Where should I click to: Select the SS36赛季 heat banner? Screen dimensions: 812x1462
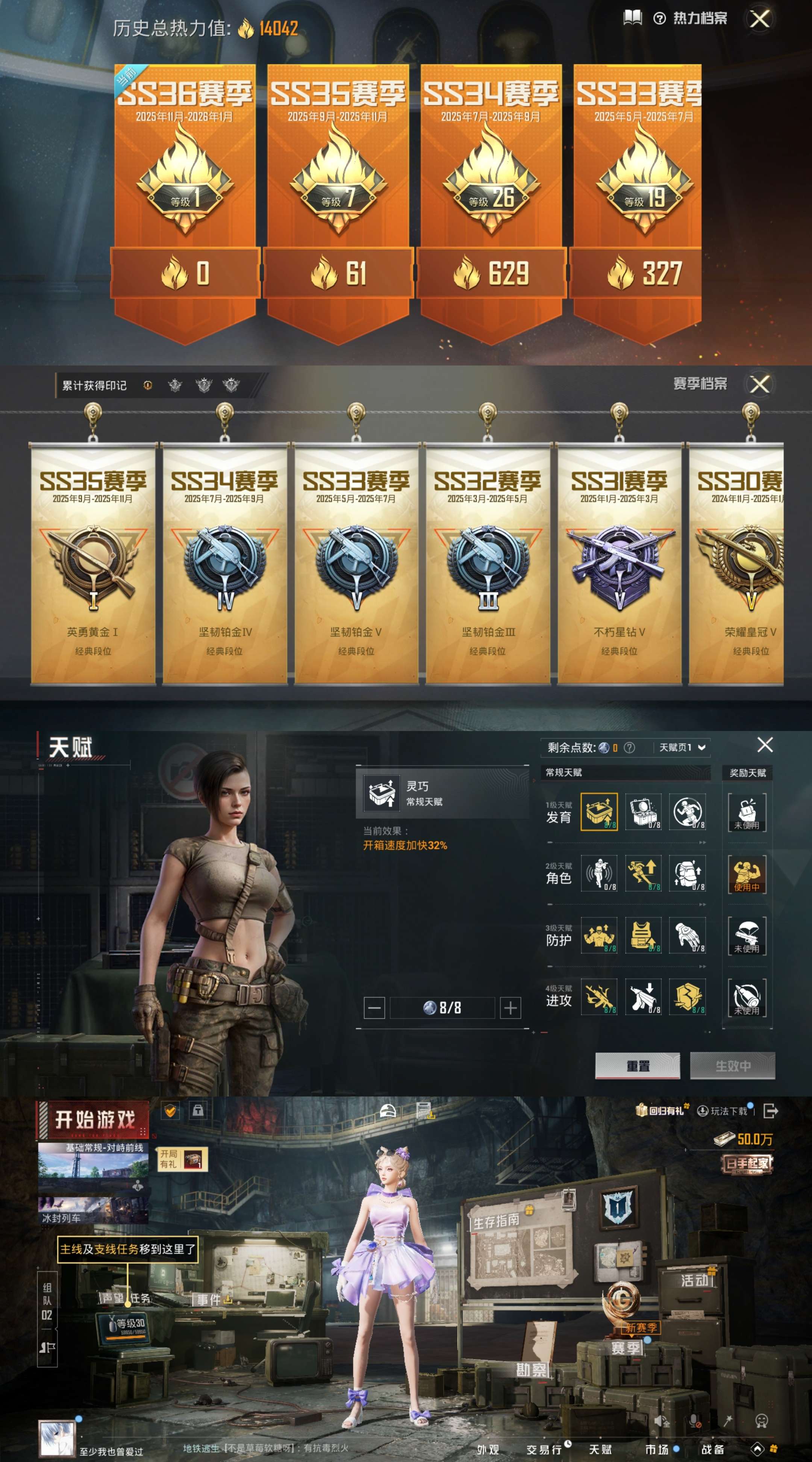(185, 193)
